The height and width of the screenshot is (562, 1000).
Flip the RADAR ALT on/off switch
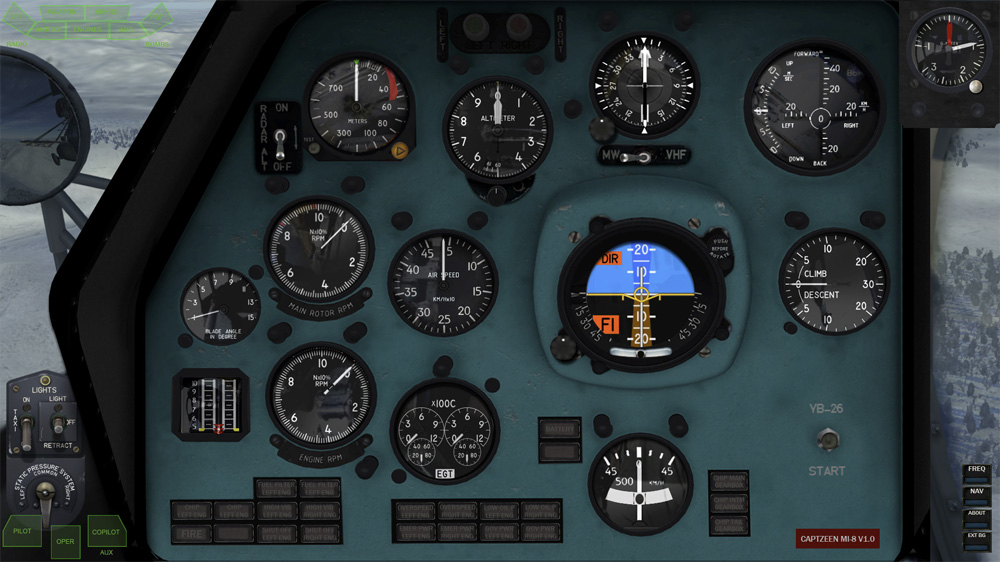pos(283,138)
